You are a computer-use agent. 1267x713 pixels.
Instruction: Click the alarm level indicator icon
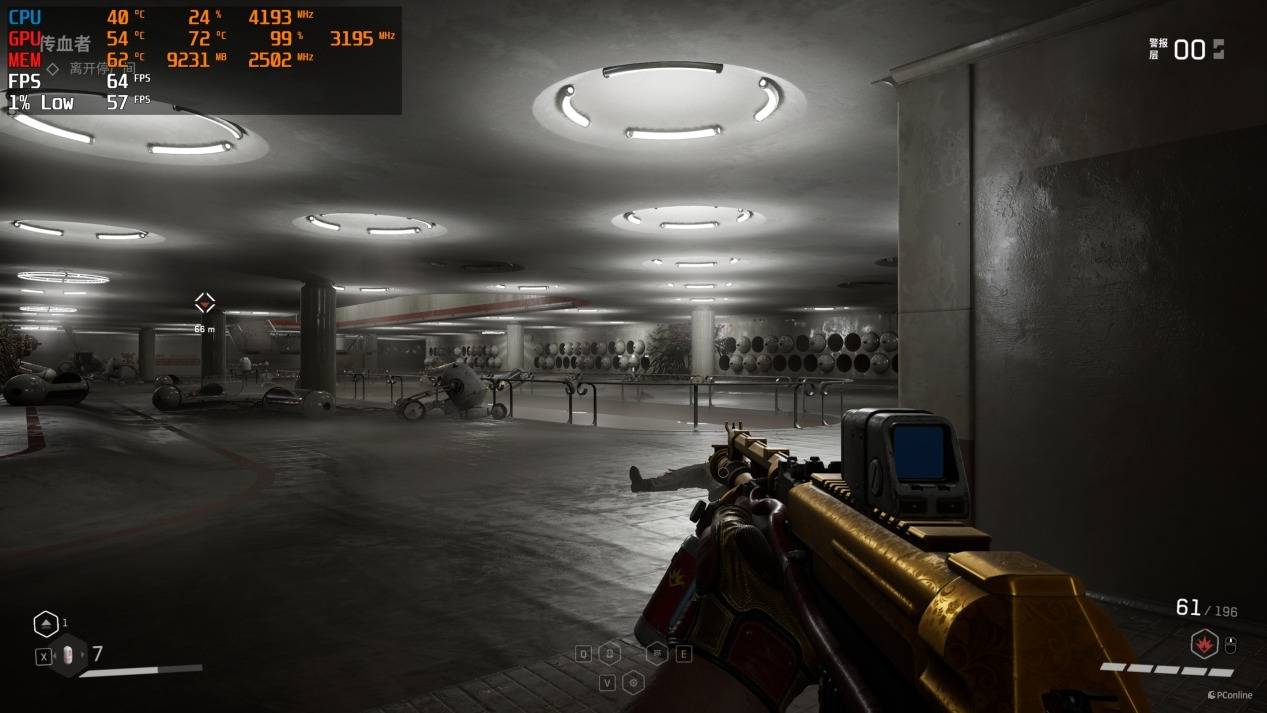1217,49
